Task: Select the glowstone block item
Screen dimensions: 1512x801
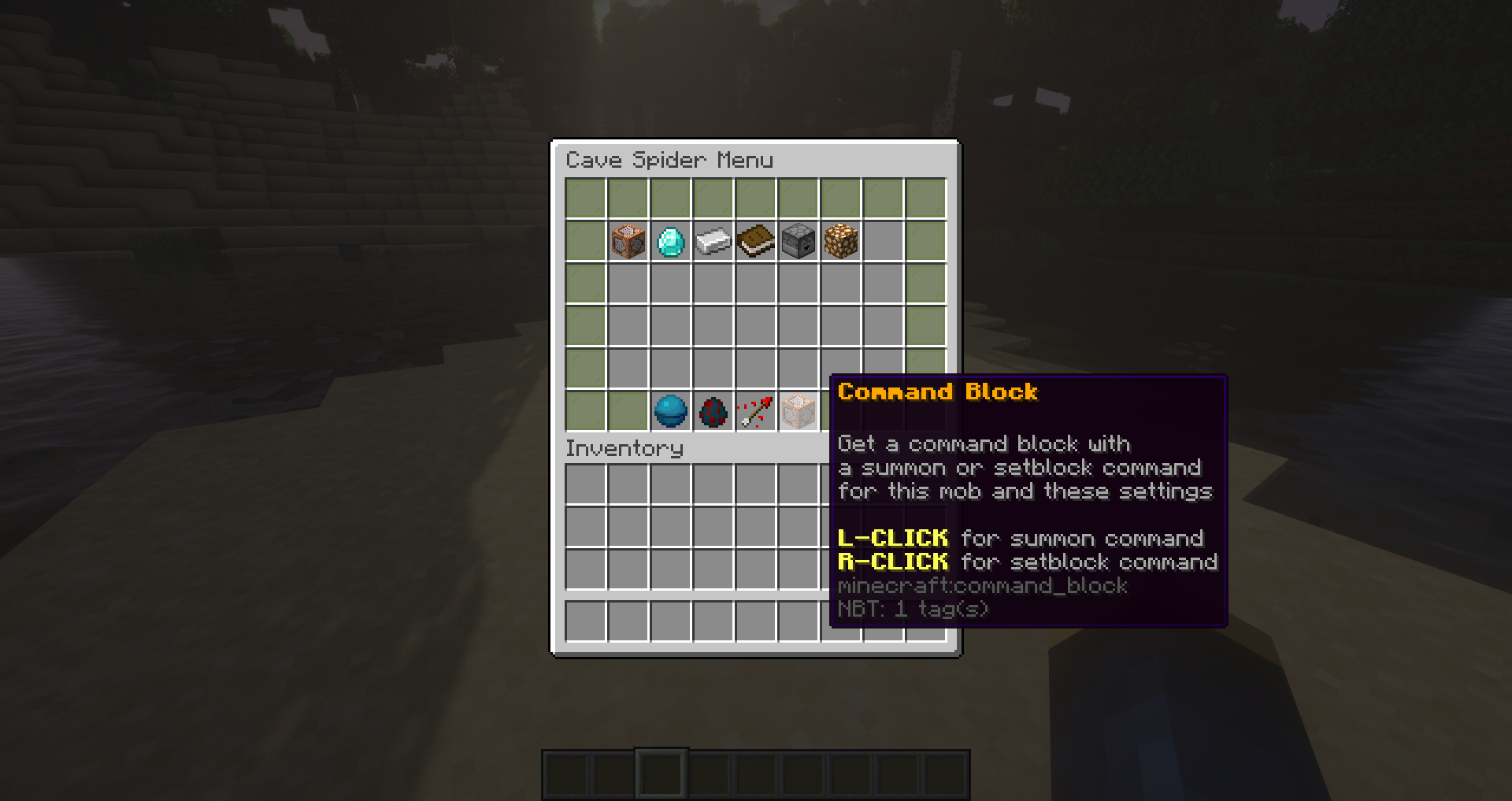Action: [x=840, y=242]
